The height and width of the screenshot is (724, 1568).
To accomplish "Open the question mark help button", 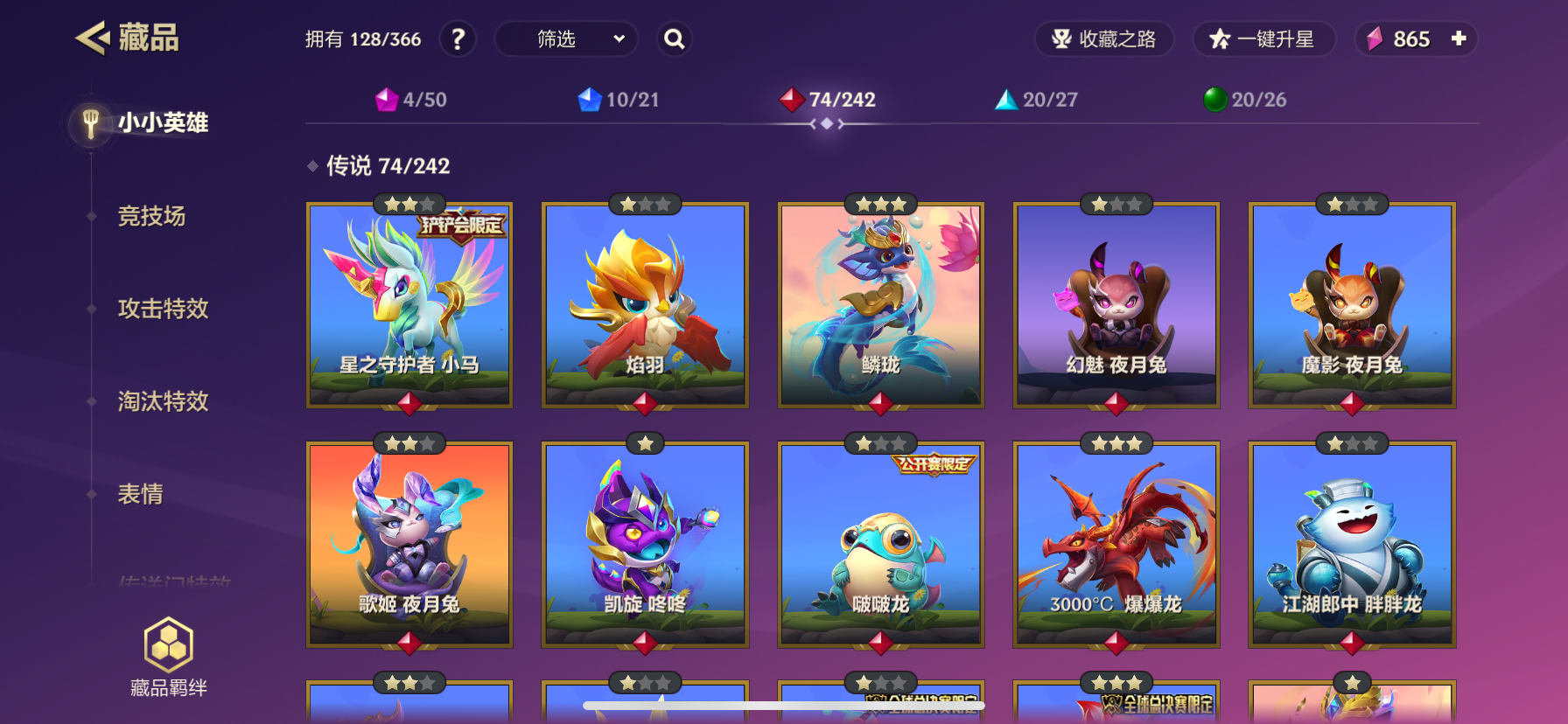I will (x=458, y=39).
